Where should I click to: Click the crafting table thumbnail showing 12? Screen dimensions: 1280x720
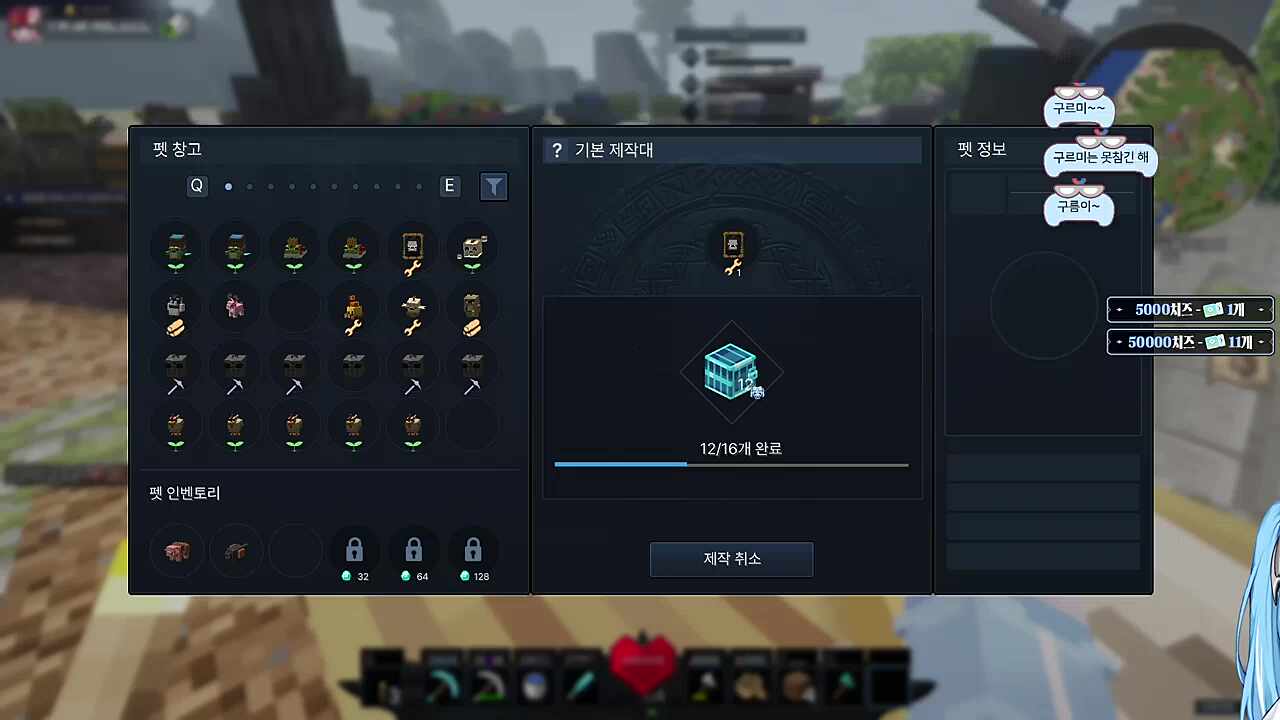(x=731, y=372)
